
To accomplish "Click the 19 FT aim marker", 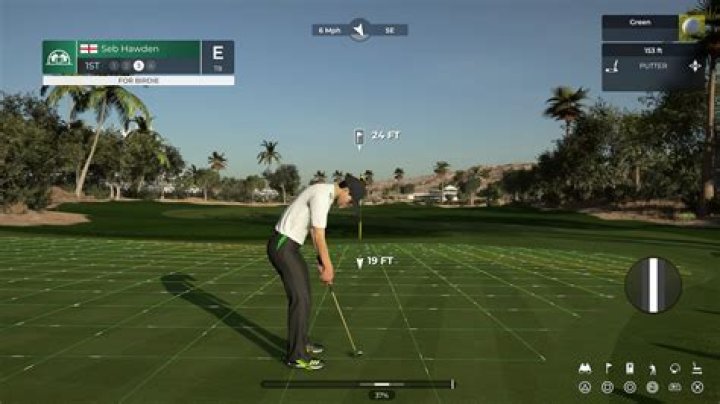I will coord(374,262).
